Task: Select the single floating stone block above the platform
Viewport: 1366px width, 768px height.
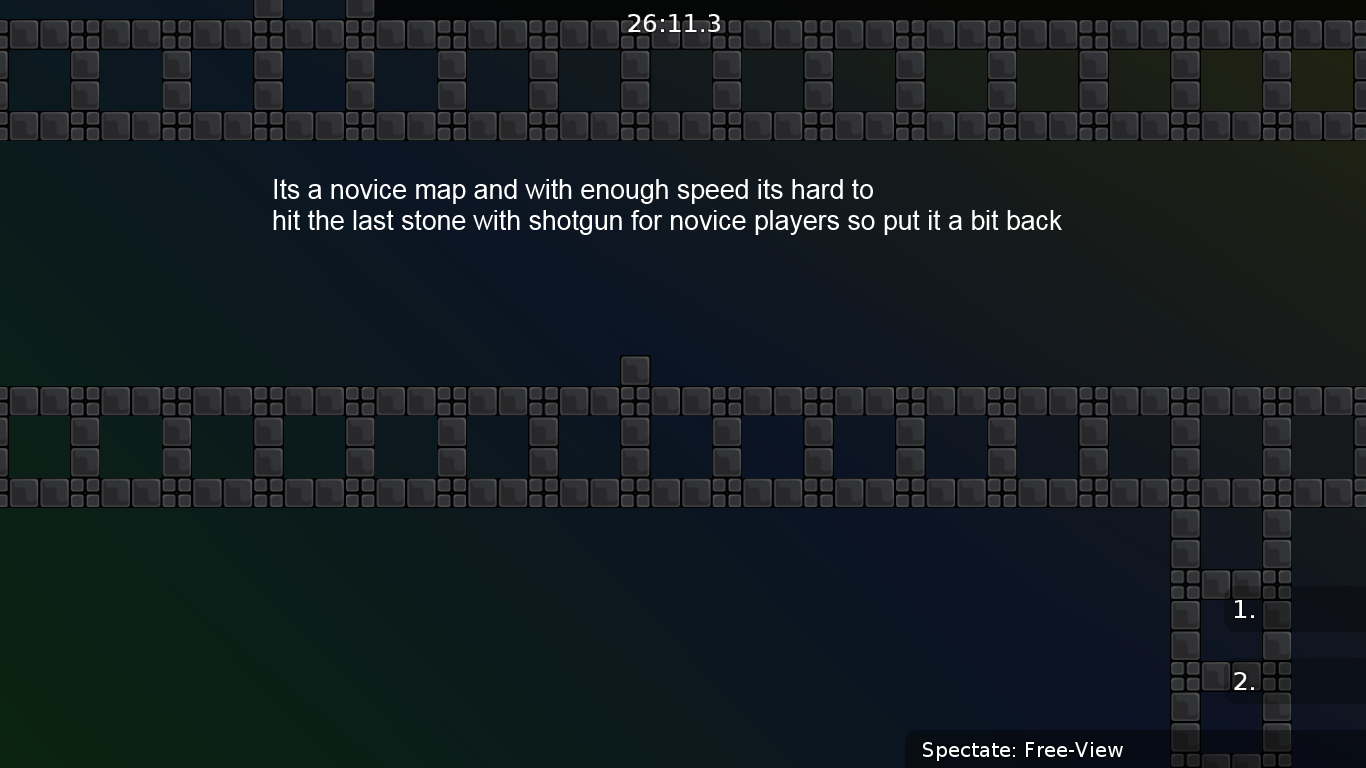Action: click(x=635, y=369)
